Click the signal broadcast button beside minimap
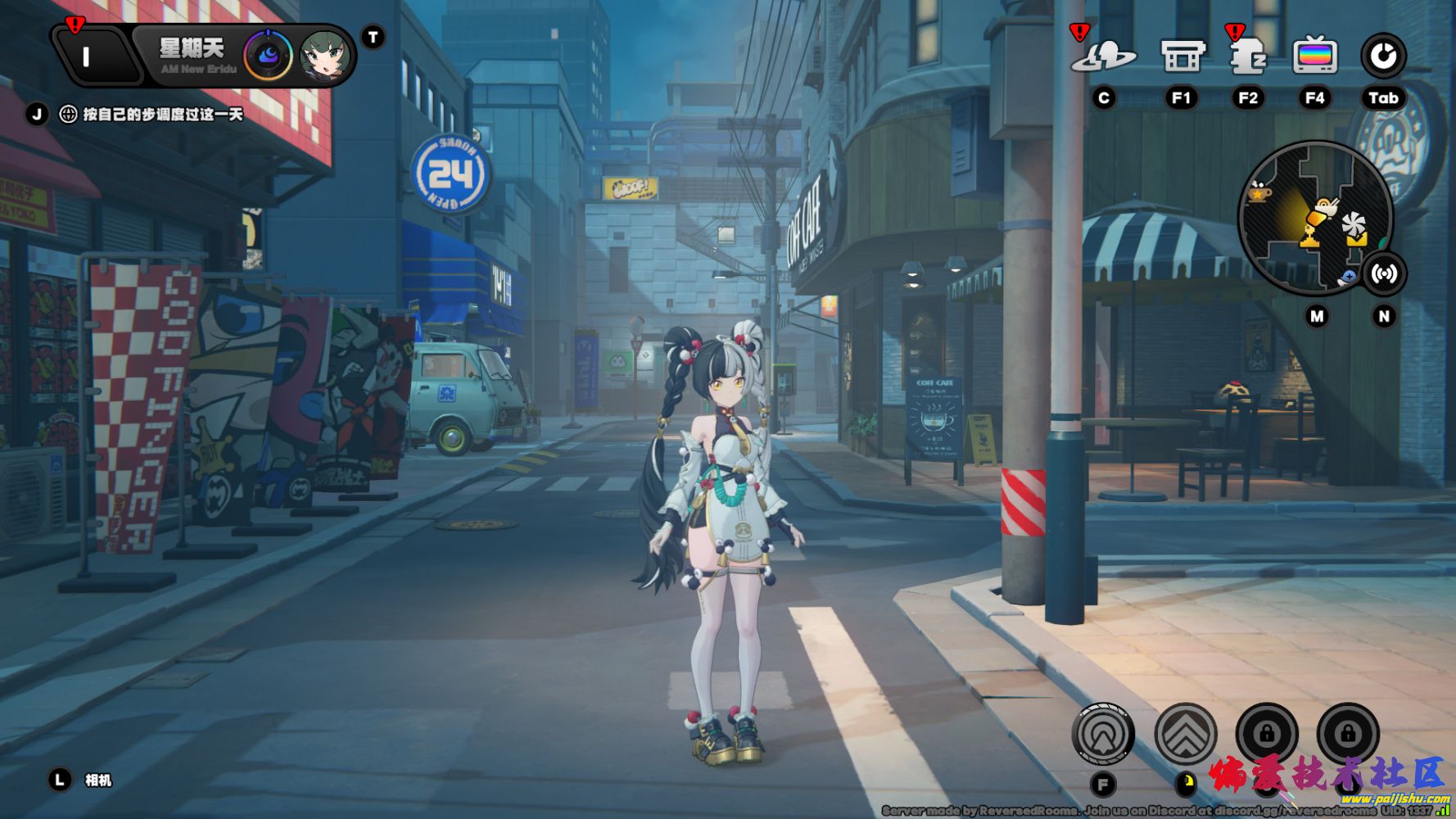Screen dimensions: 1456x819 point(1383,274)
